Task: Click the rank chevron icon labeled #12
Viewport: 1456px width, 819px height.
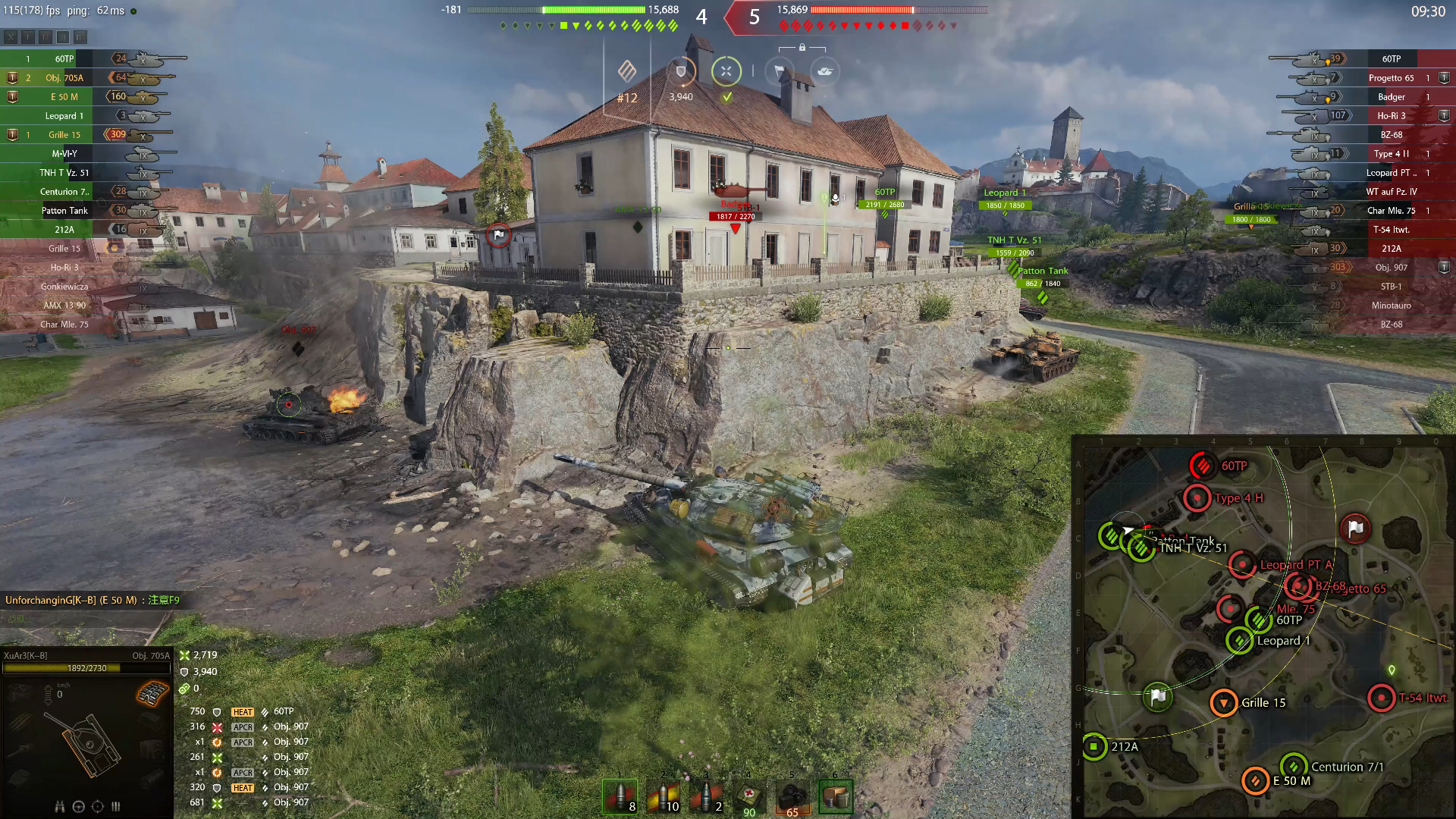Action: 627,72
